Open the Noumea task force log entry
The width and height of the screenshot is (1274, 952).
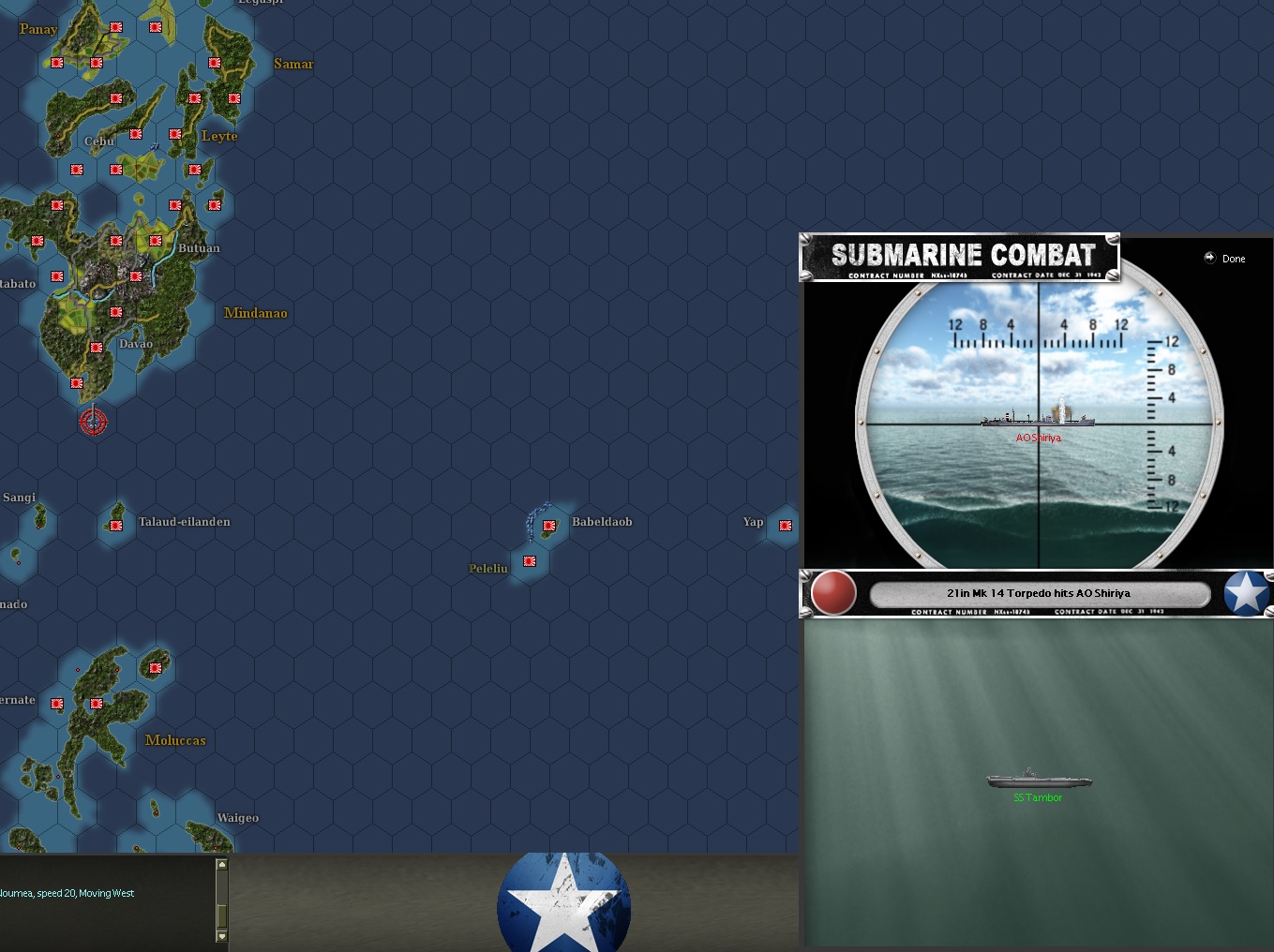(67, 893)
